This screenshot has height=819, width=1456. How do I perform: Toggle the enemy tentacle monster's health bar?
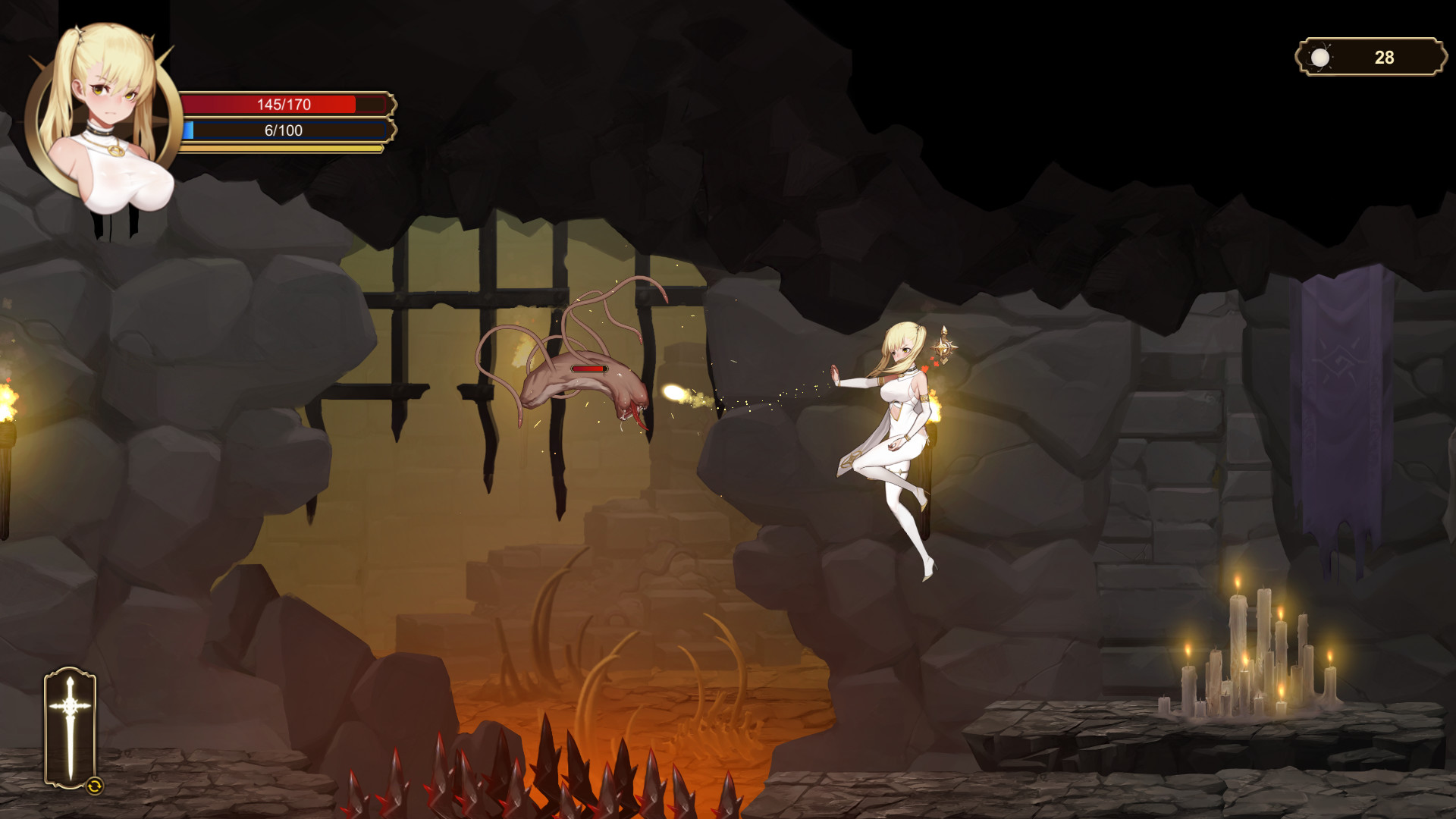pyautogui.click(x=589, y=369)
